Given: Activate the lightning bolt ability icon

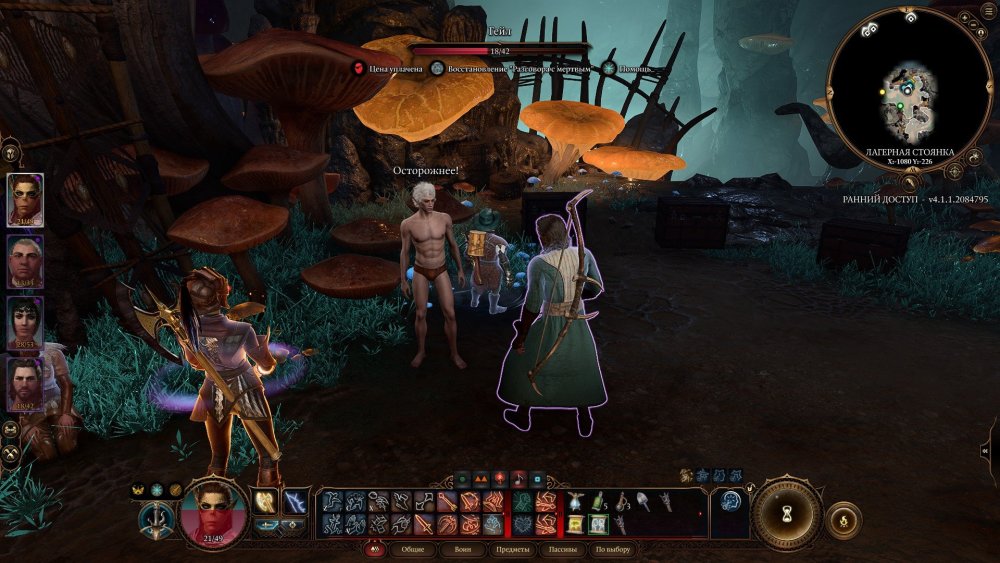Looking at the screenshot, I should [295, 502].
